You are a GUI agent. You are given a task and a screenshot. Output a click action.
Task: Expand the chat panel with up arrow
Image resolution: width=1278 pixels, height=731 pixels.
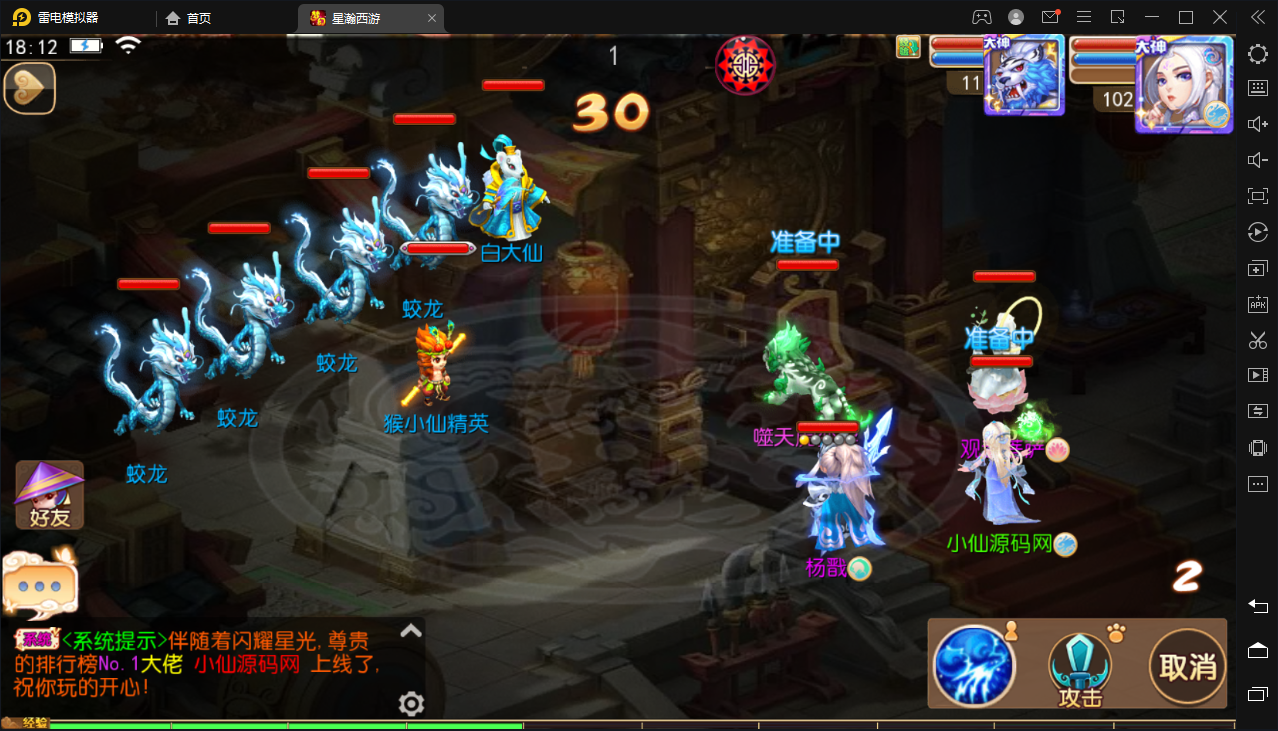(410, 631)
